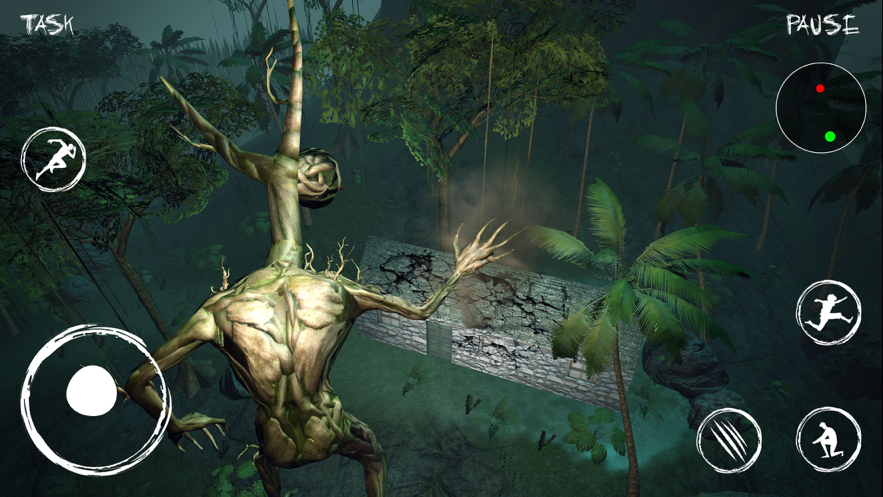
Task: Tap the PAUSE button
Action: pyautogui.click(x=822, y=25)
